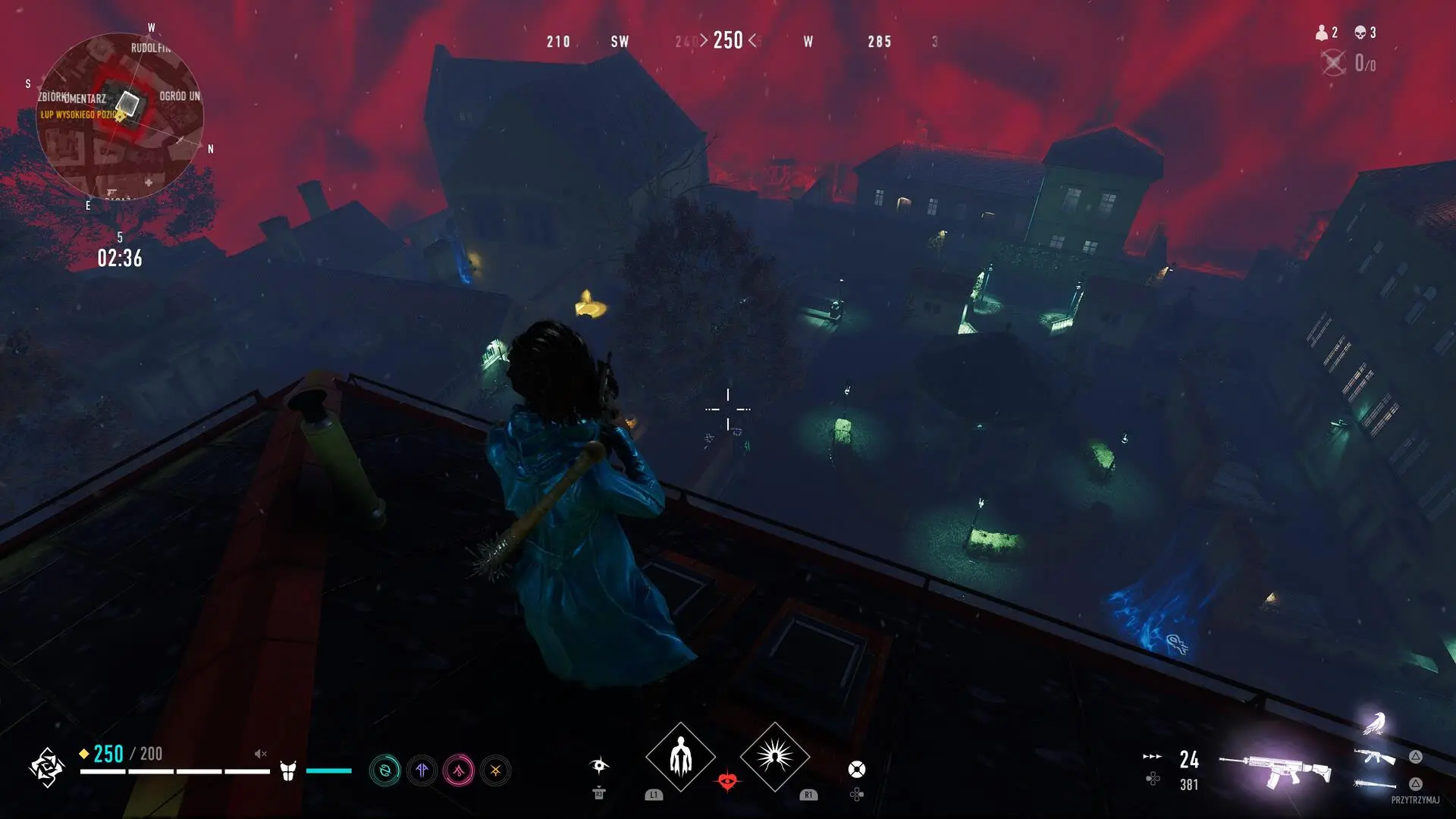The image size is (1456, 819).
Task: Select the round consumable item icon
Action: tap(856, 770)
